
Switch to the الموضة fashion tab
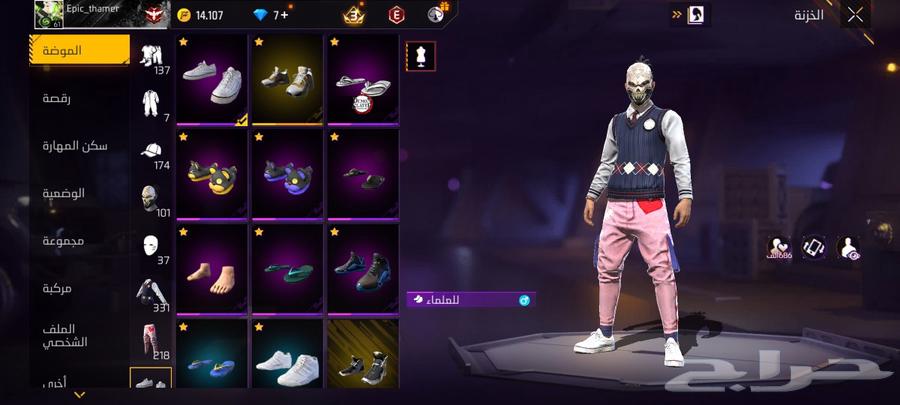point(78,50)
